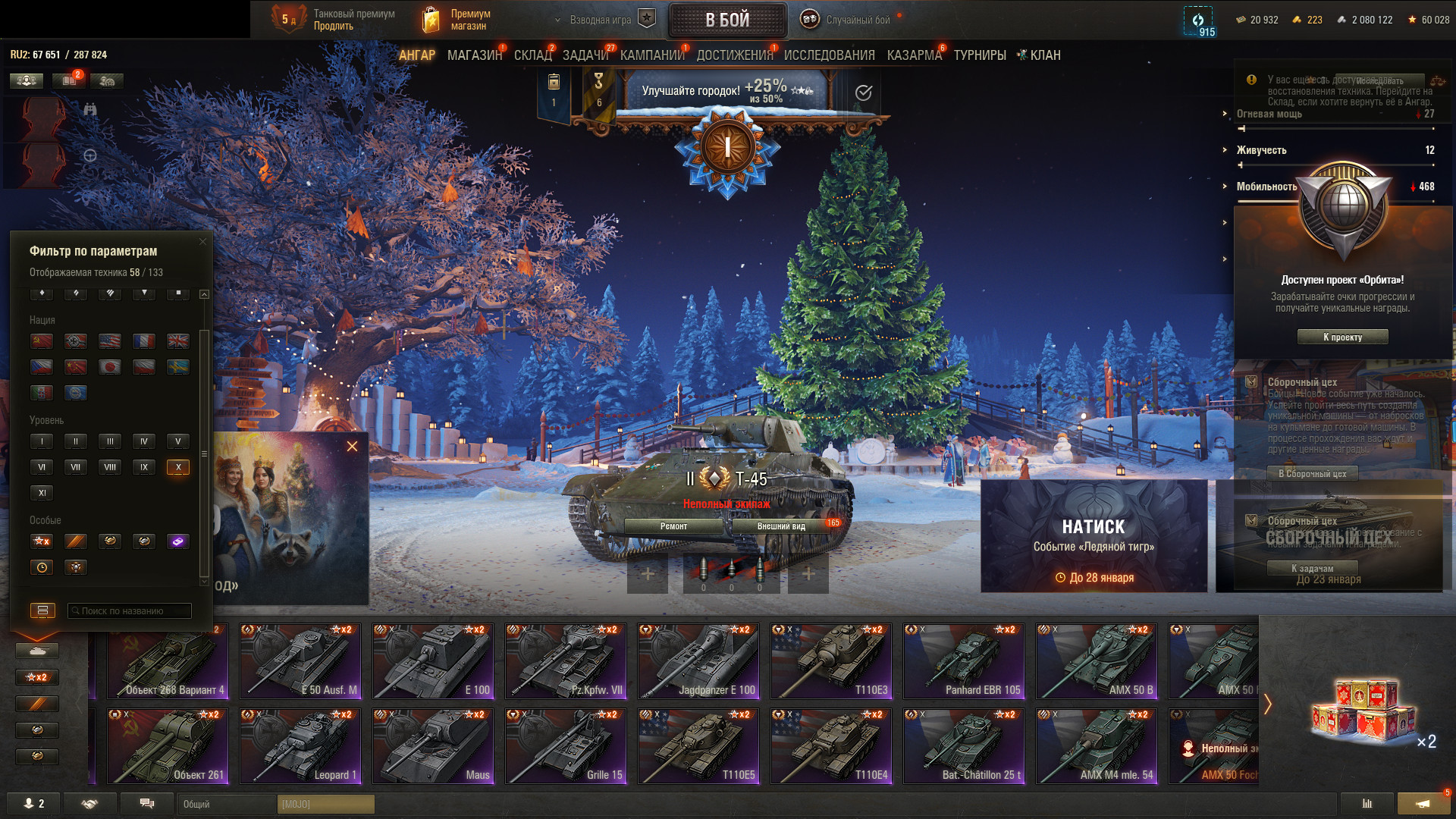The height and width of the screenshot is (819, 1456).
Task: Open the НАТИСК Ледяной тигр event banner
Action: click(x=1094, y=535)
